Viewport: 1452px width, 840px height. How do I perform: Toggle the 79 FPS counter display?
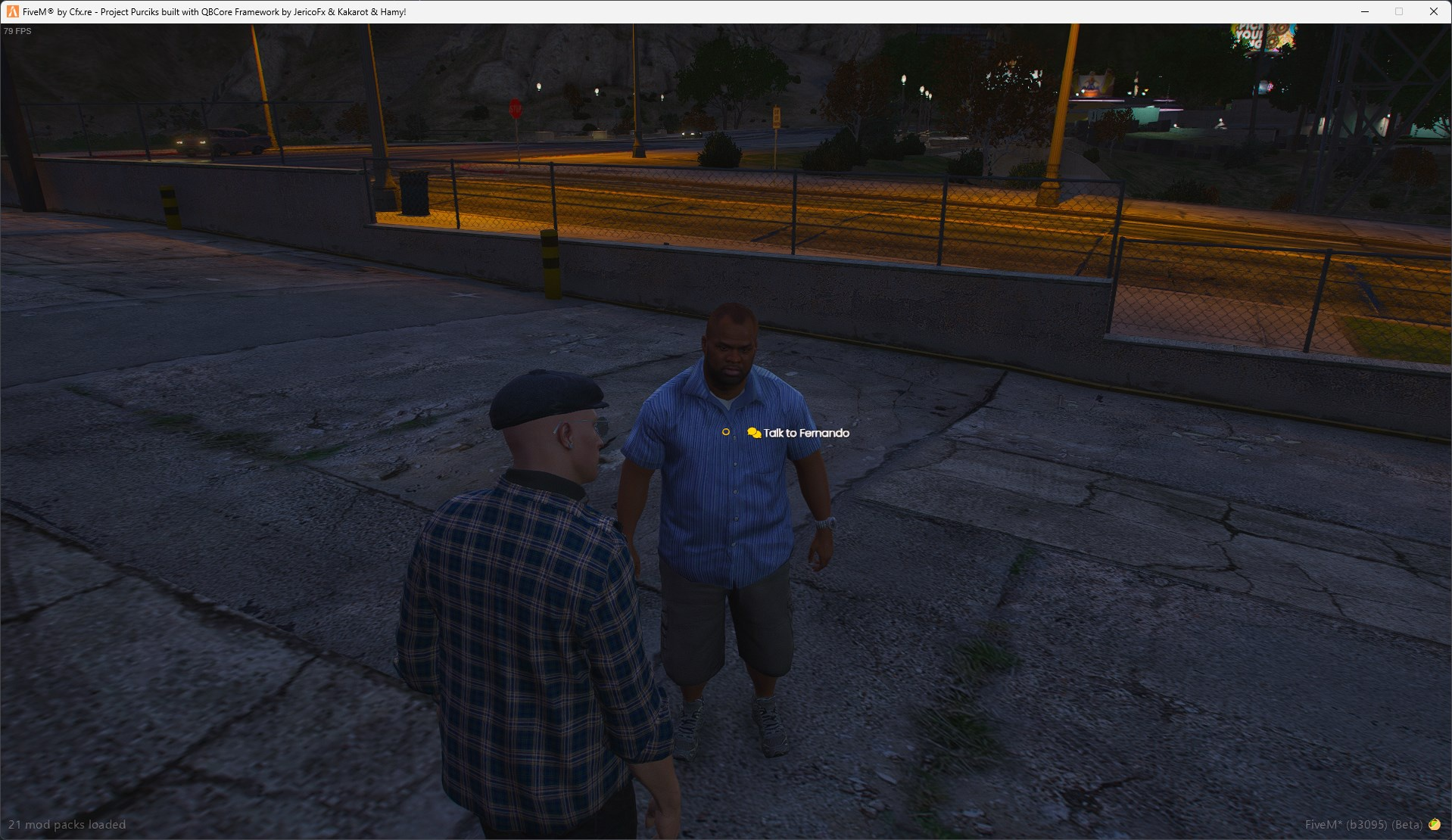click(16, 31)
